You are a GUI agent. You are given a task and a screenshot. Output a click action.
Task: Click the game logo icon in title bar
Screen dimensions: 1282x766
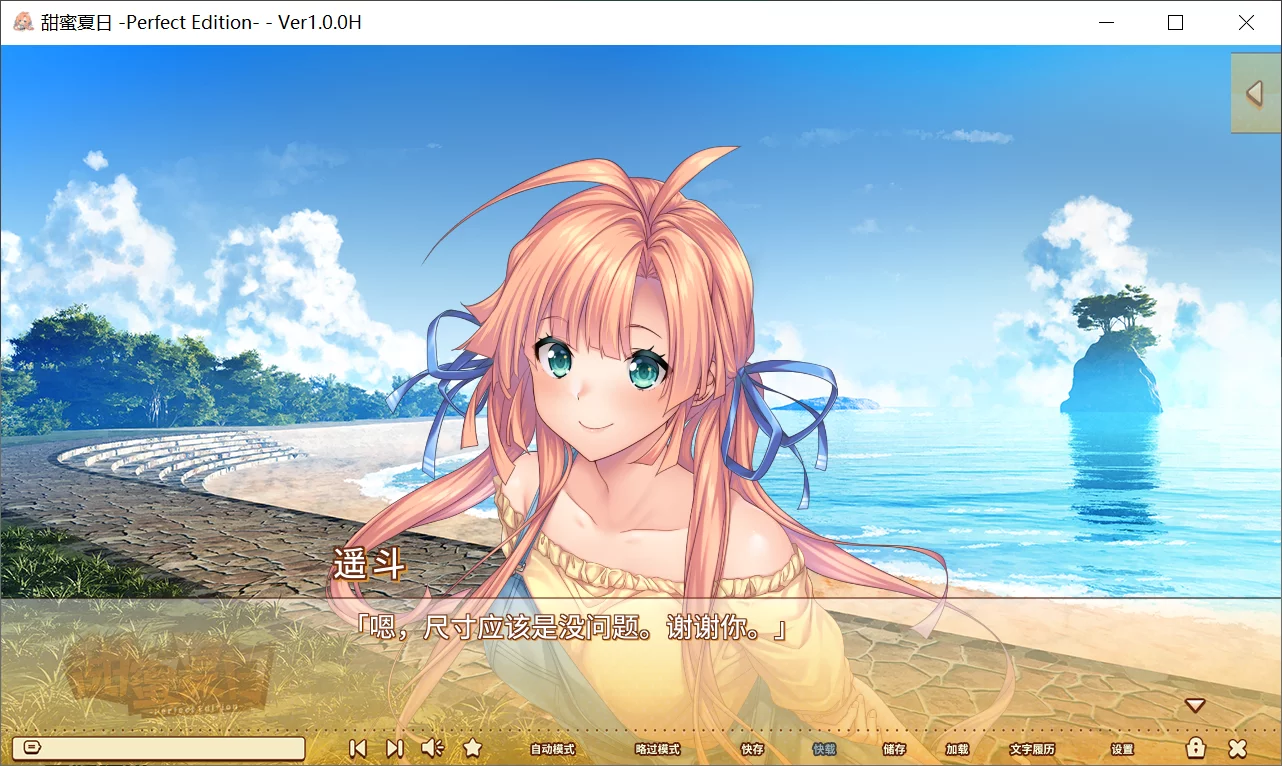tap(21, 21)
